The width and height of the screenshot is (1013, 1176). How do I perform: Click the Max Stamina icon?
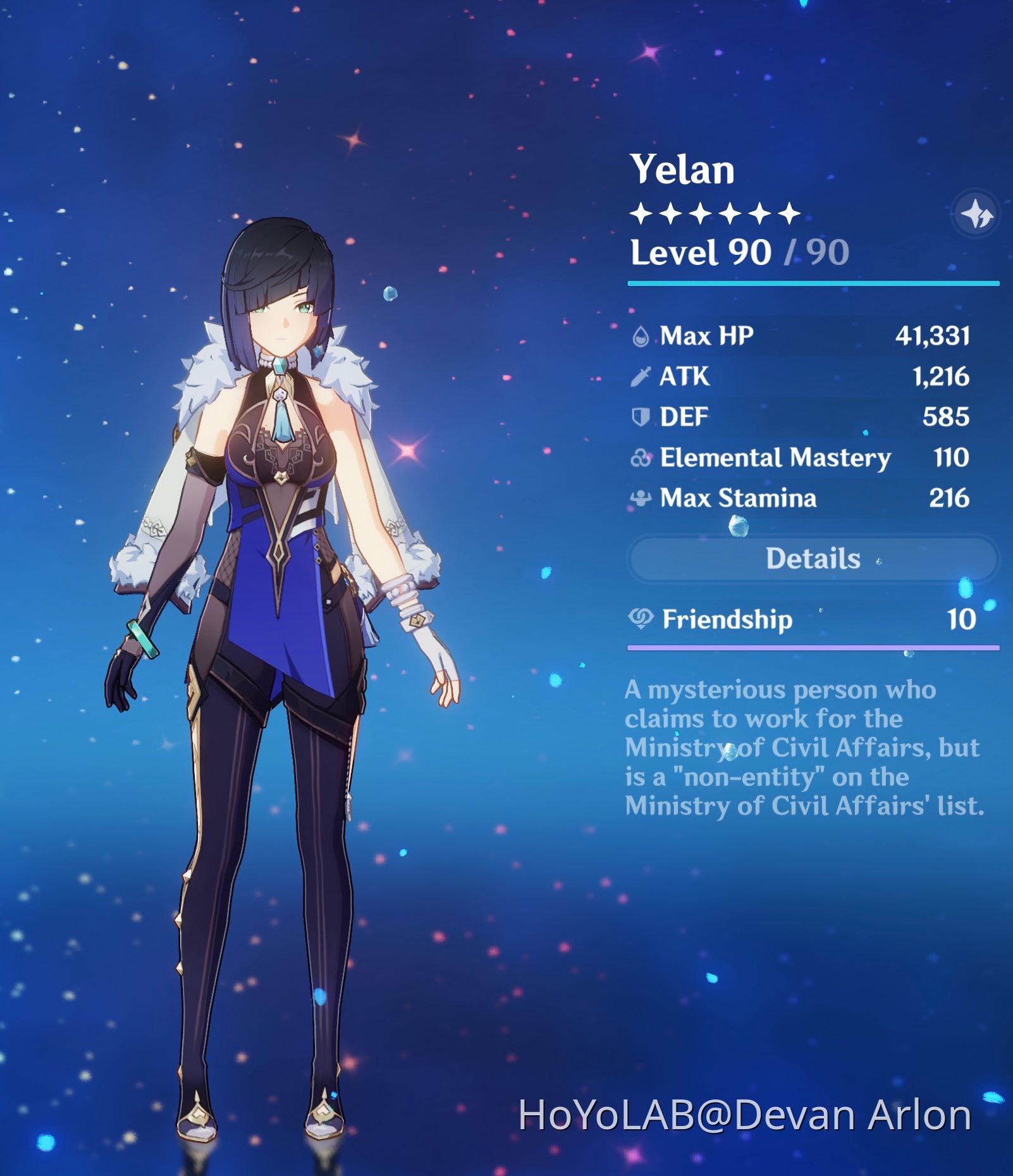pos(641,498)
